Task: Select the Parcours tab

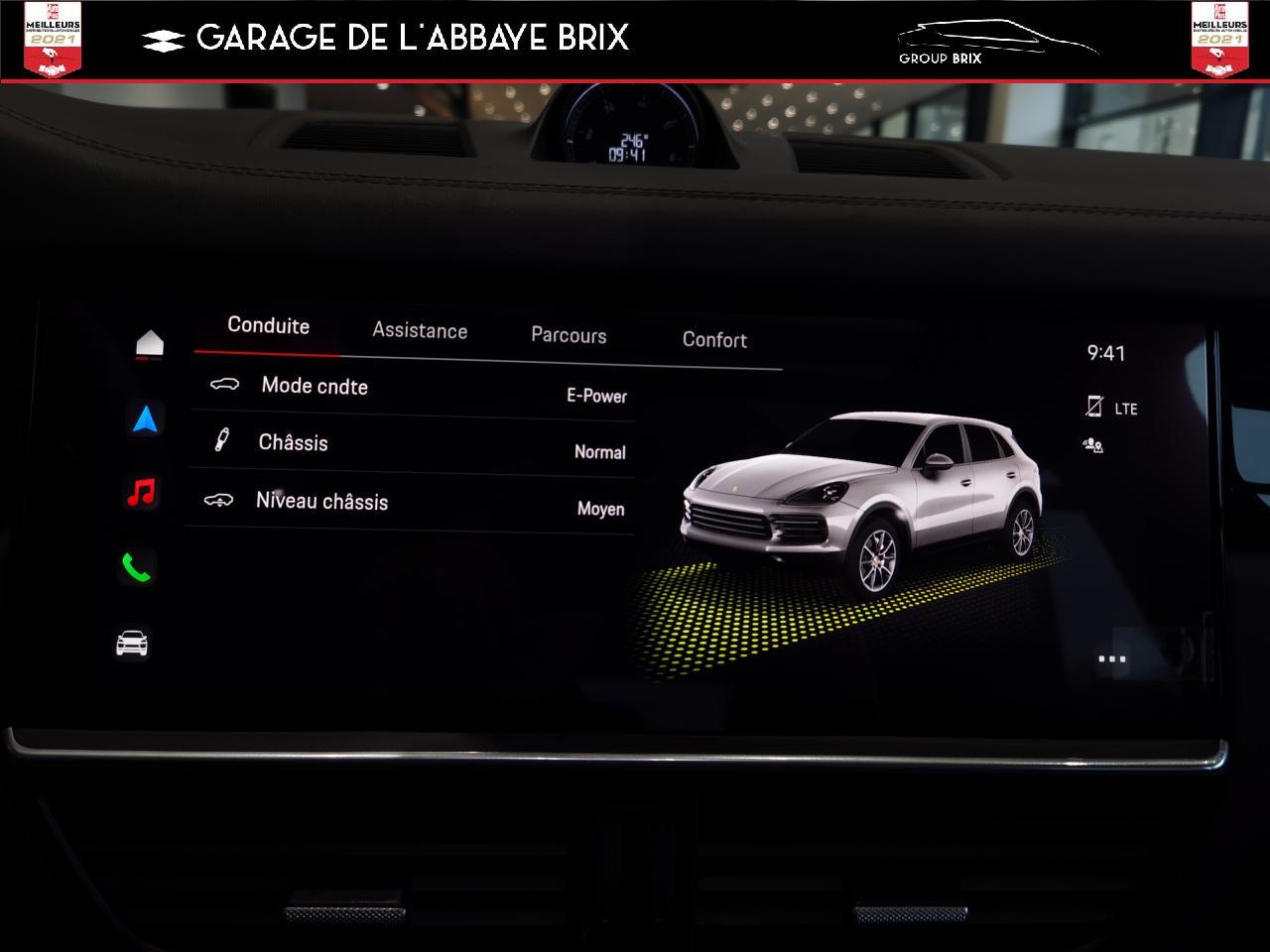Action: tap(569, 335)
